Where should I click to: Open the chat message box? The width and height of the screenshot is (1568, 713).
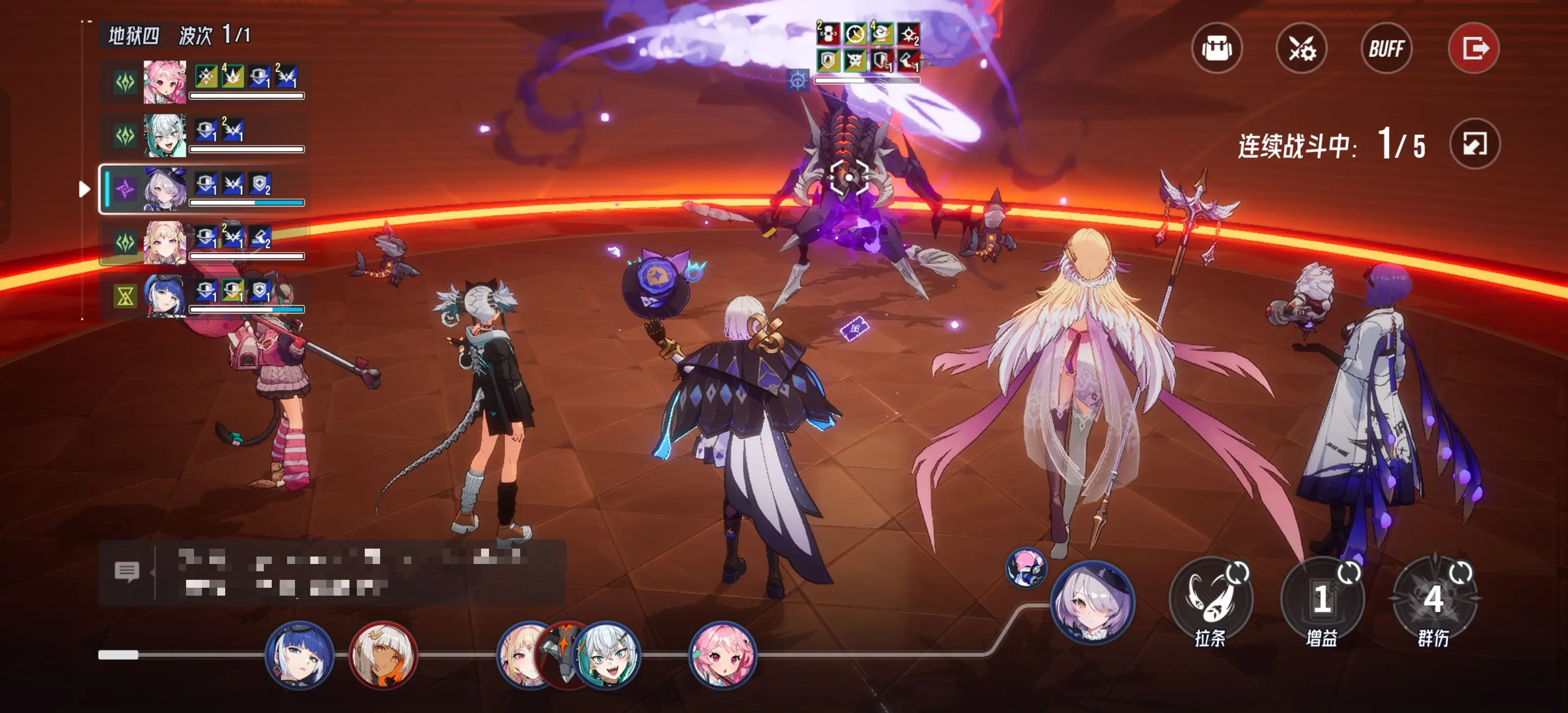pyautogui.click(x=127, y=572)
